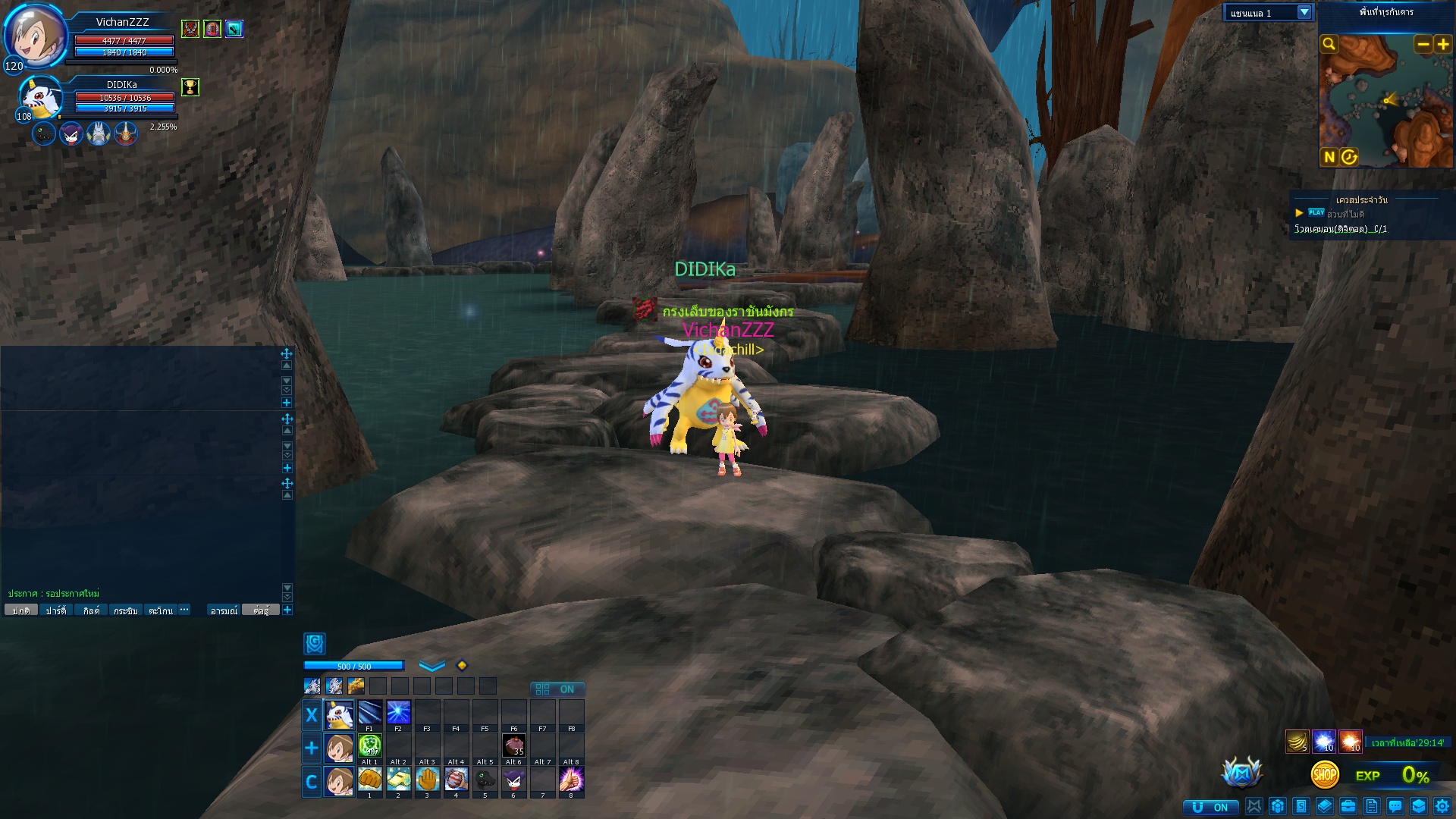
Task: Open the briefcase inventory icon
Action: click(x=1348, y=806)
